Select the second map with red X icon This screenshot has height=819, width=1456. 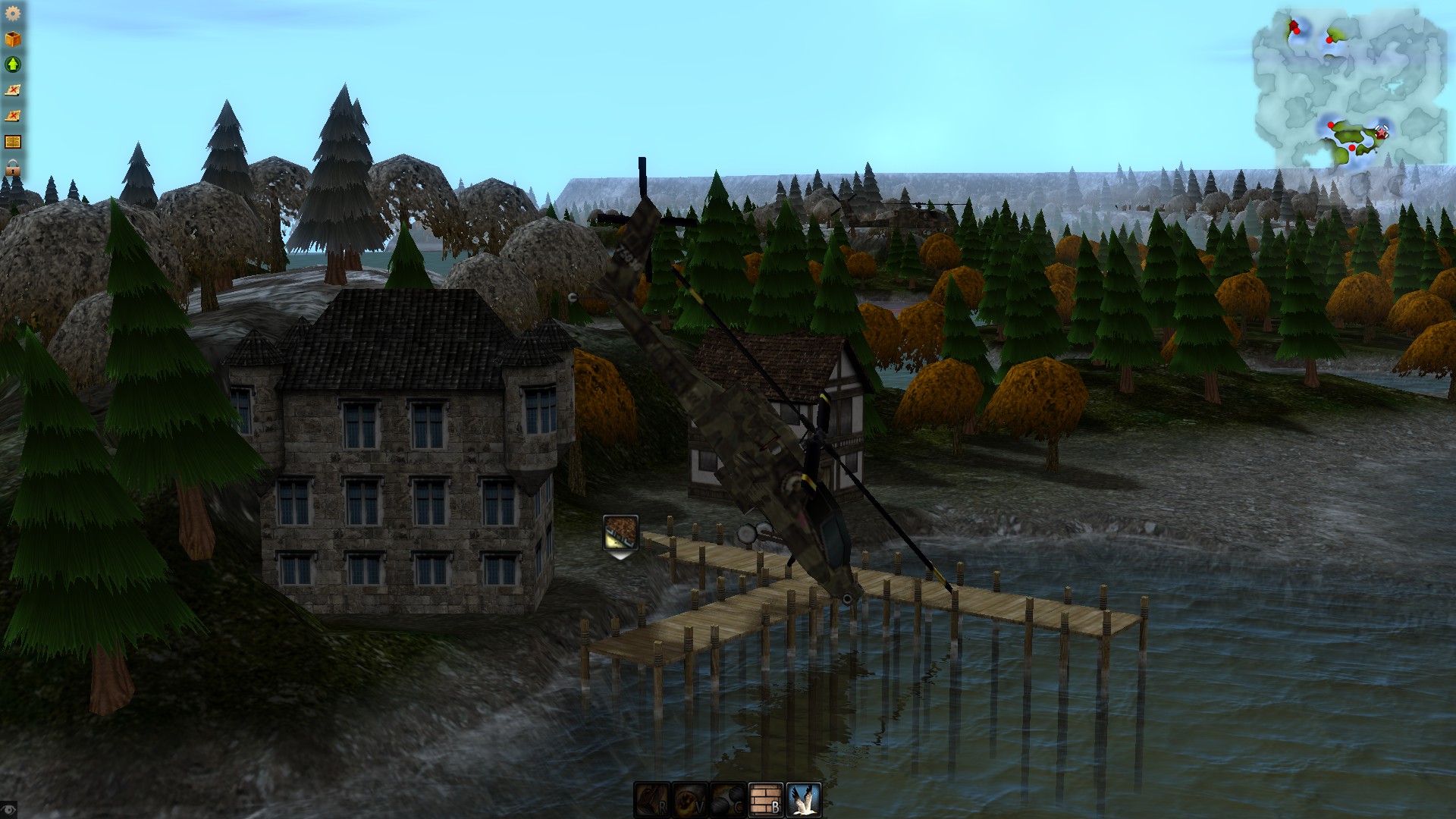[12, 114]
